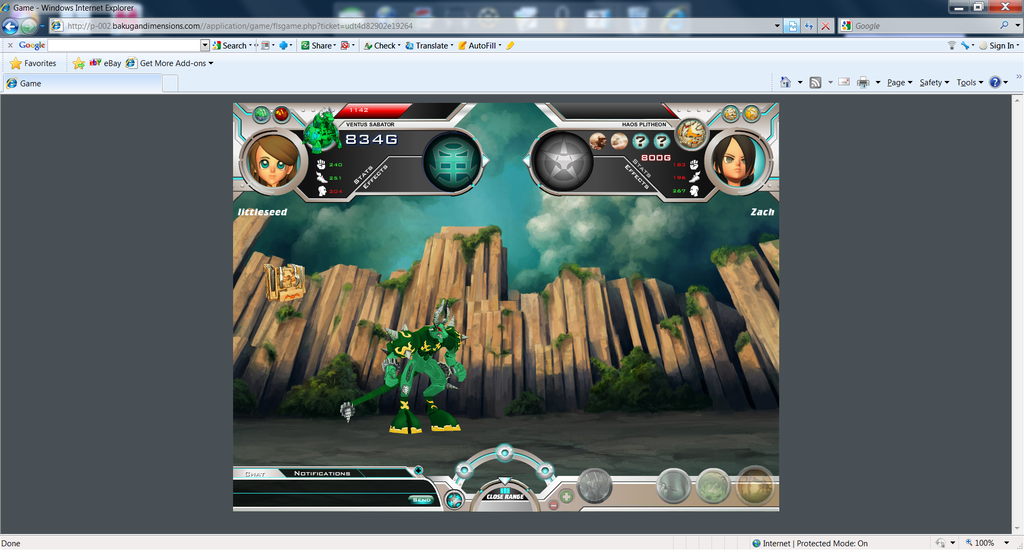
Task: Click the Close Range indicator
Action: click(x=505, y=494)
